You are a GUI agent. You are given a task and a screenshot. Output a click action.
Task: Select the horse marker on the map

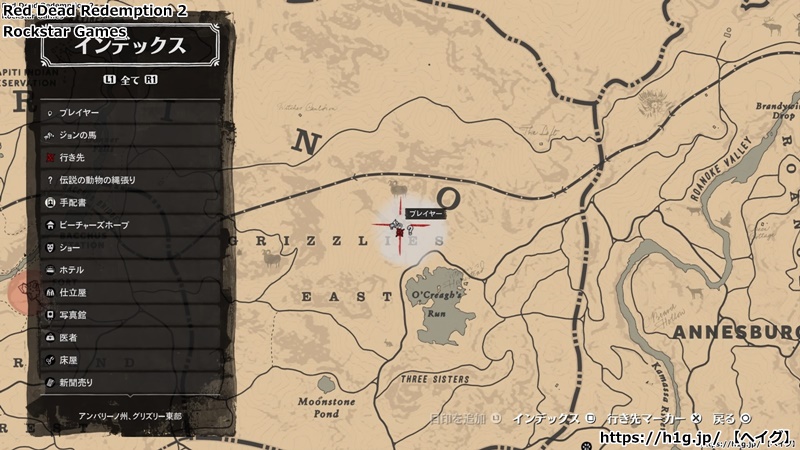396,222
